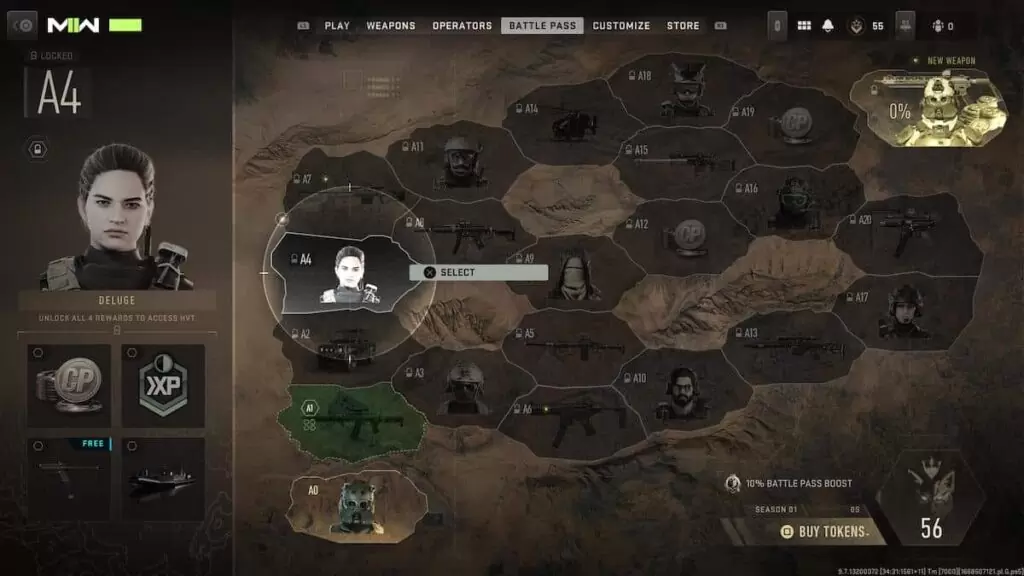Open the grid menu icon
This screenshot has height=576, width=1024.
(803, 26)
